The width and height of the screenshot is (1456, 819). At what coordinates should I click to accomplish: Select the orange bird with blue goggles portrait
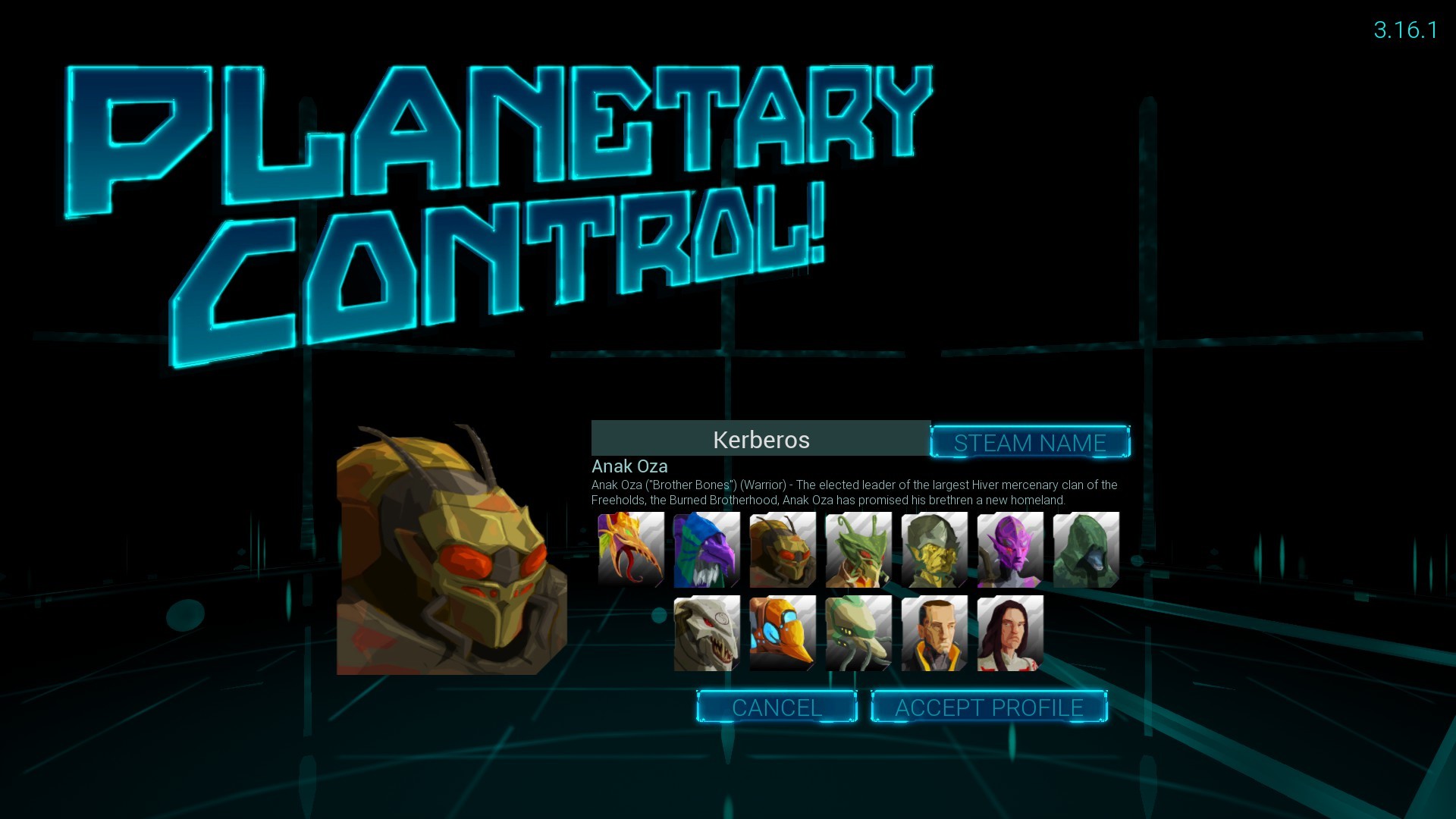click(x=782, y=633)
